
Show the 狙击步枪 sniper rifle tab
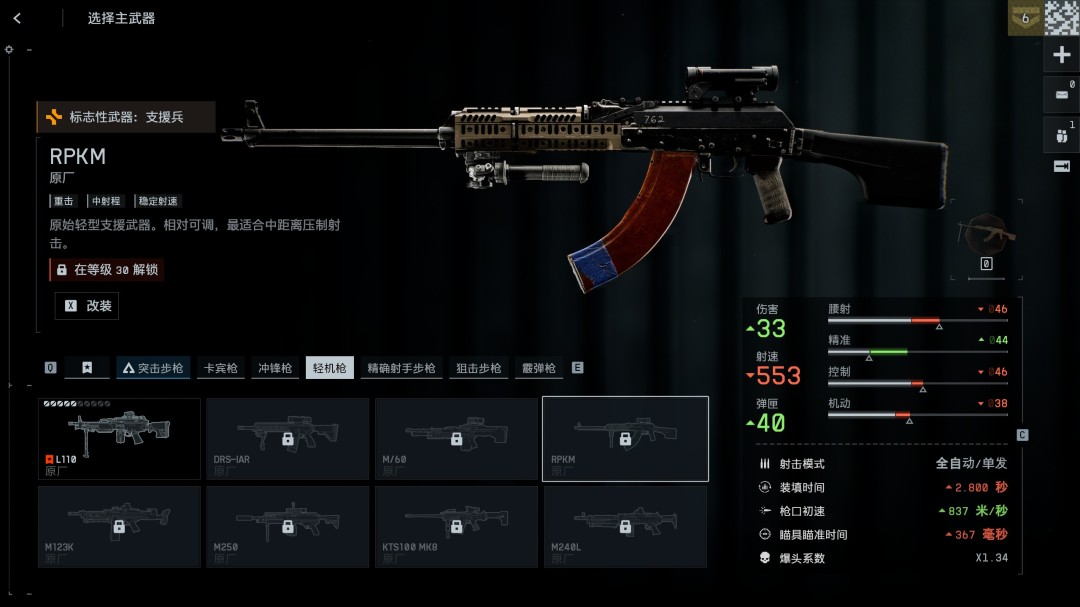click(x=478, y=368)
